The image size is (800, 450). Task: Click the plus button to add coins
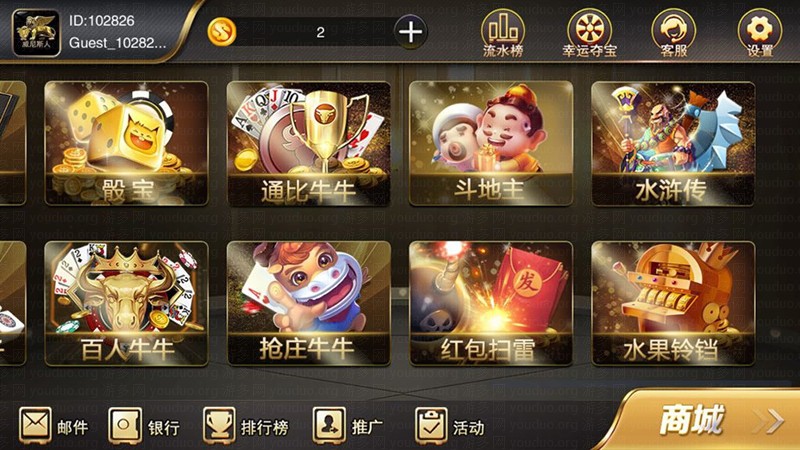click(x=411, y=32)
